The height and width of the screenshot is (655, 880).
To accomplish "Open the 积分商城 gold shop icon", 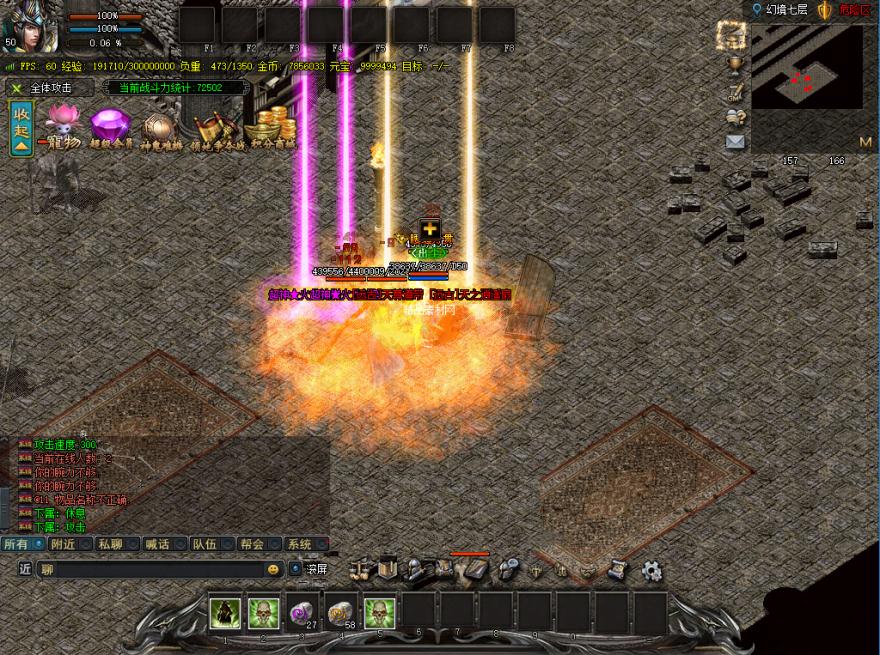I will [x=264, y=129].
